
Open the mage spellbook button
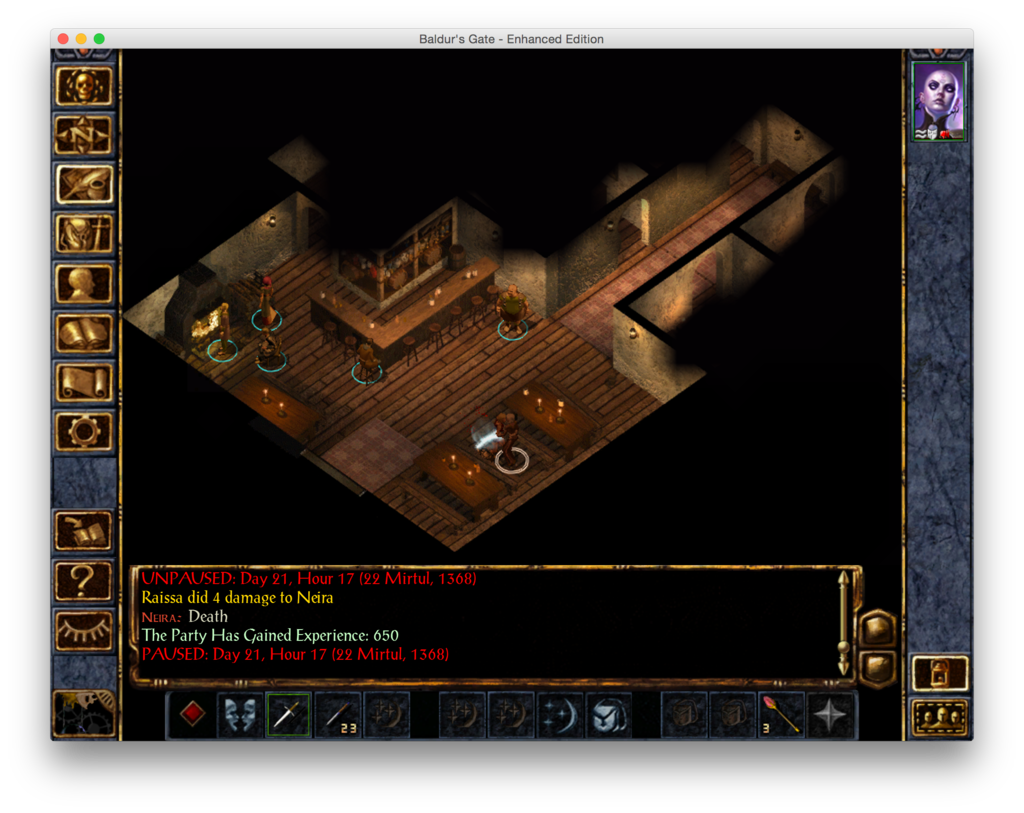85,333
